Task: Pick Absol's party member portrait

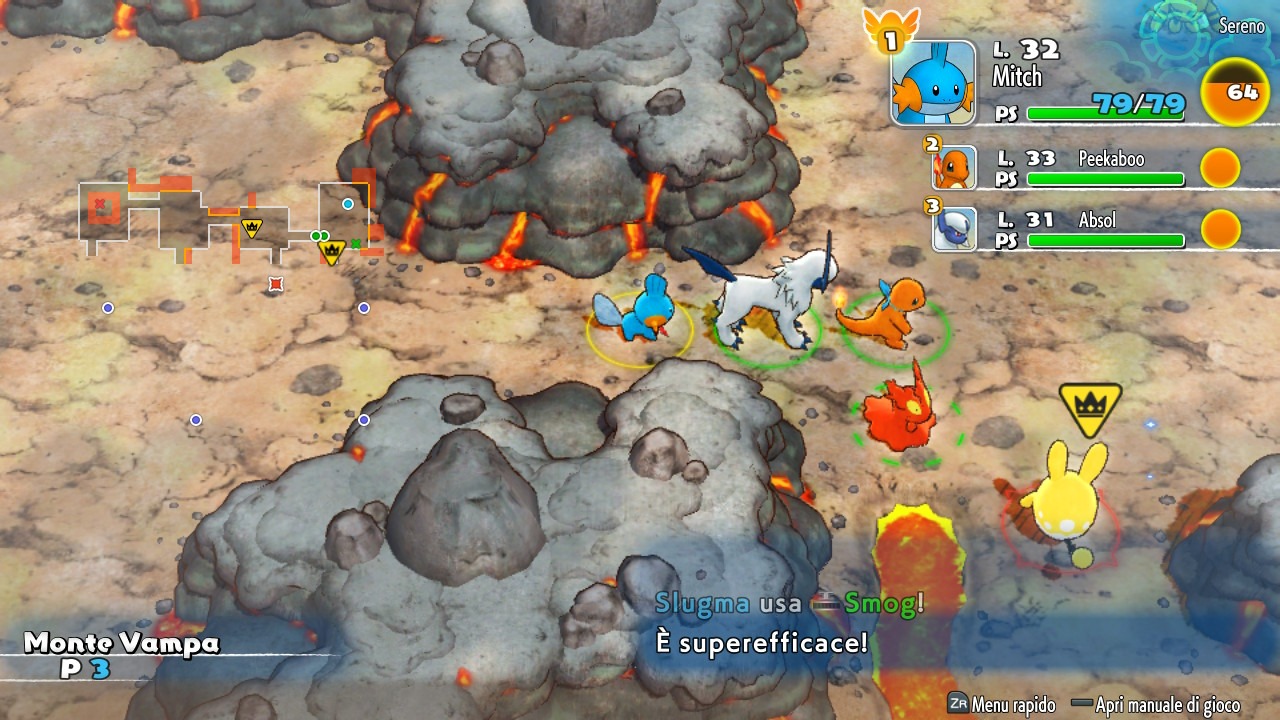Action: coord(954,229)
